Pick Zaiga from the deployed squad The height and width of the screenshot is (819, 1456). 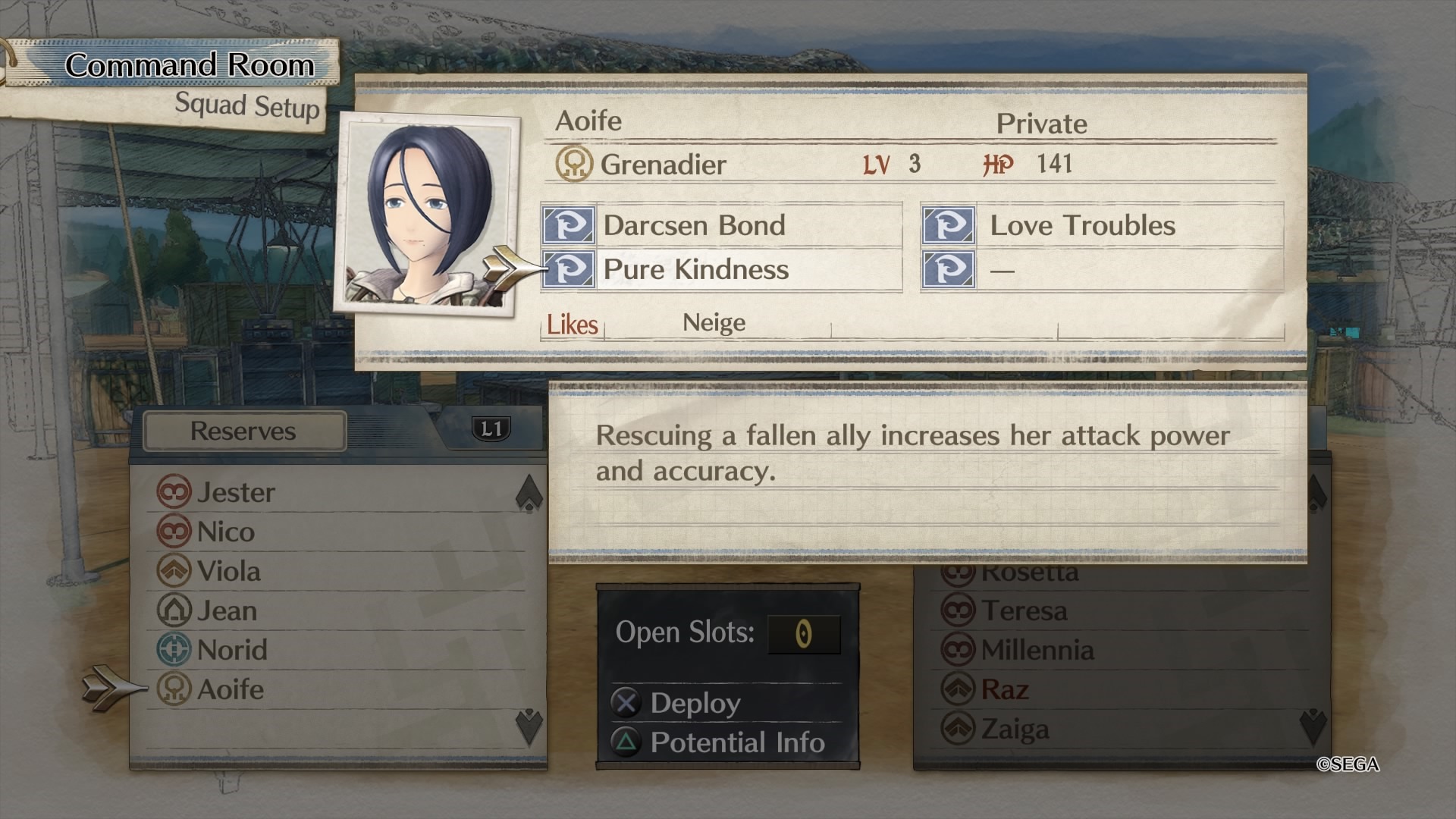click(1015, 730)
